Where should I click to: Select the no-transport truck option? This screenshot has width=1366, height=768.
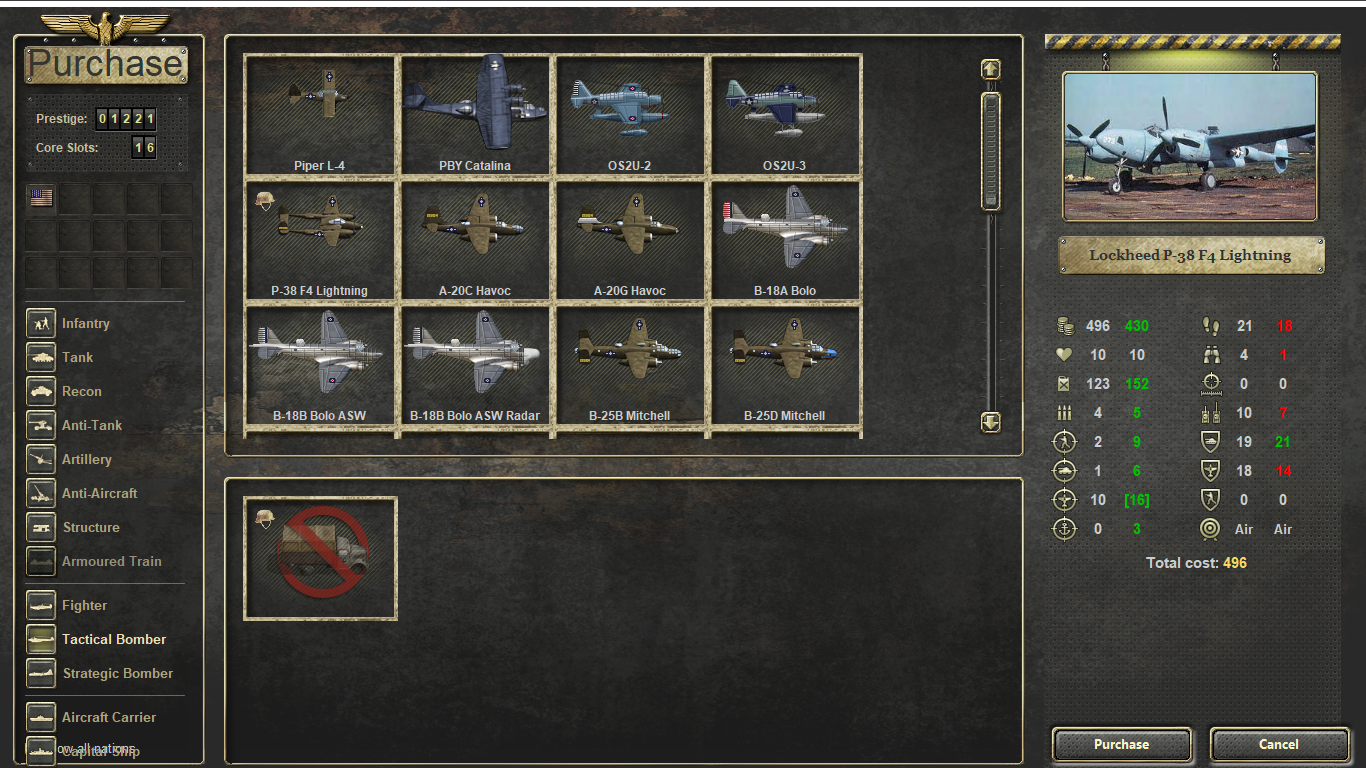pos(320,558)
